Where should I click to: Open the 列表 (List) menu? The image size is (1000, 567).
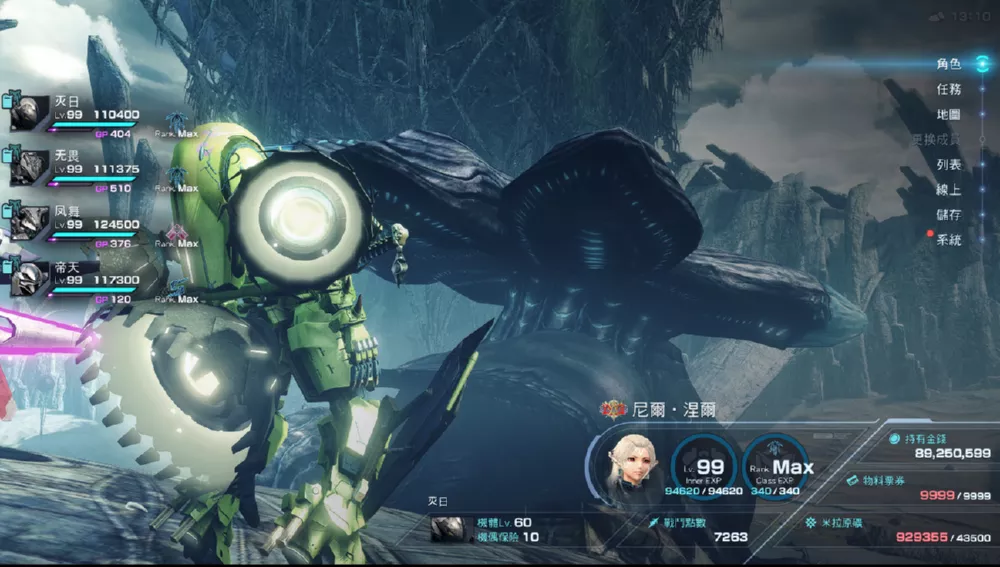coord(949,165)
